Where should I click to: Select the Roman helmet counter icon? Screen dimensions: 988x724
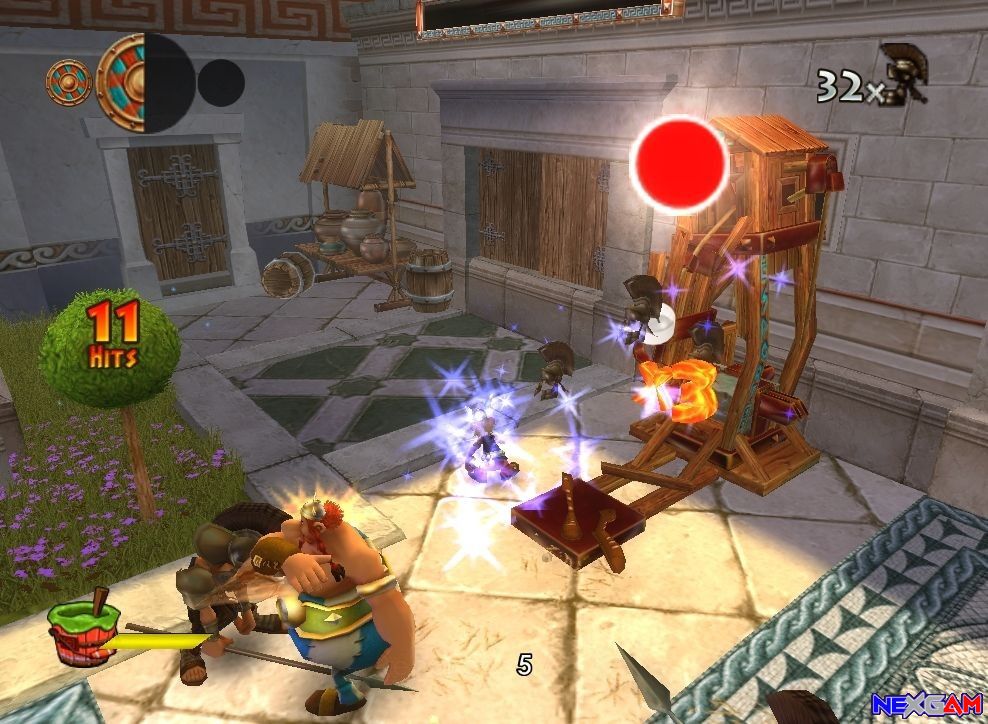(904, 72)
